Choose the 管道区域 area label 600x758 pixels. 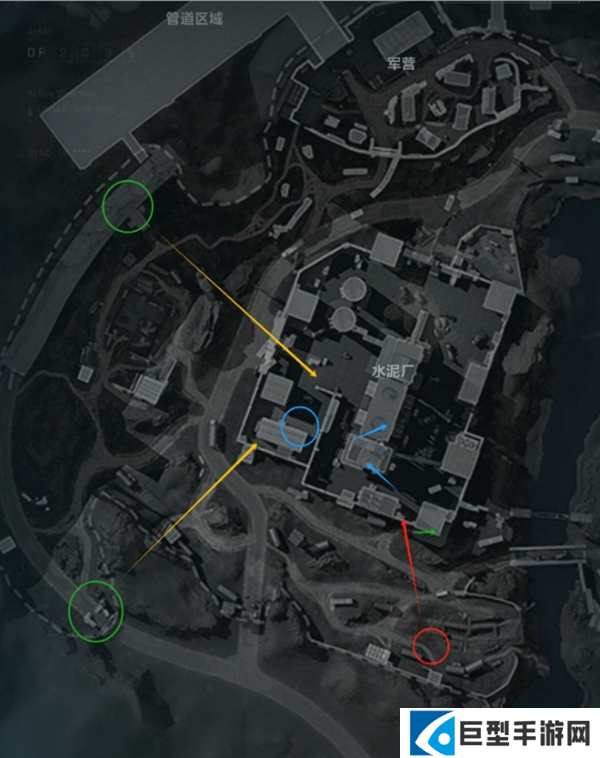coord(196,18)
